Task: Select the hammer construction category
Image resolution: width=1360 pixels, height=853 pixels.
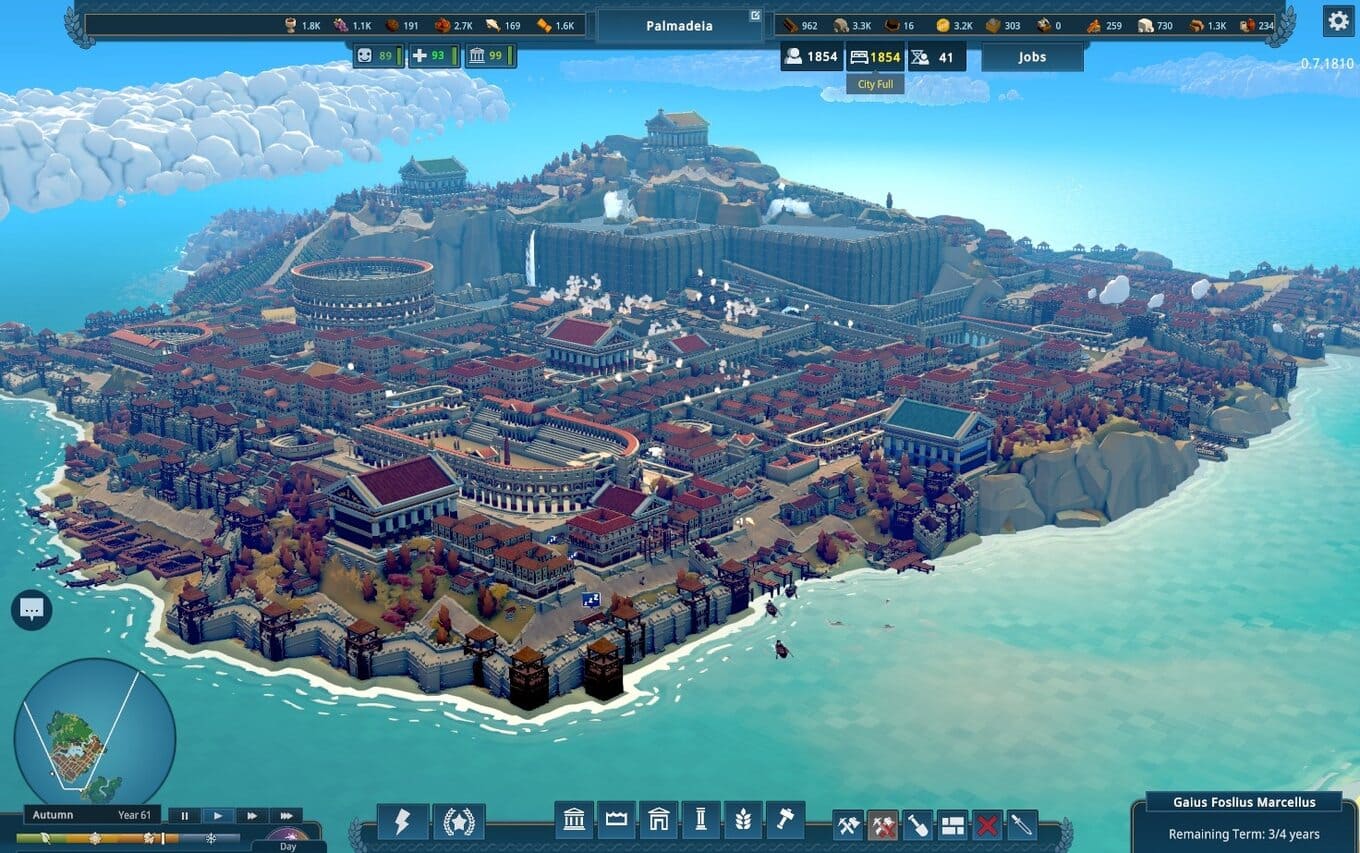Action: 785,821
